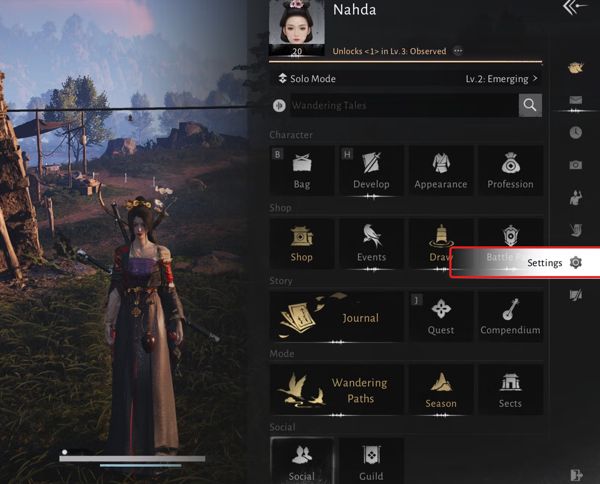
Task: Click the Settings gear button
Action: tap(575, 262)
